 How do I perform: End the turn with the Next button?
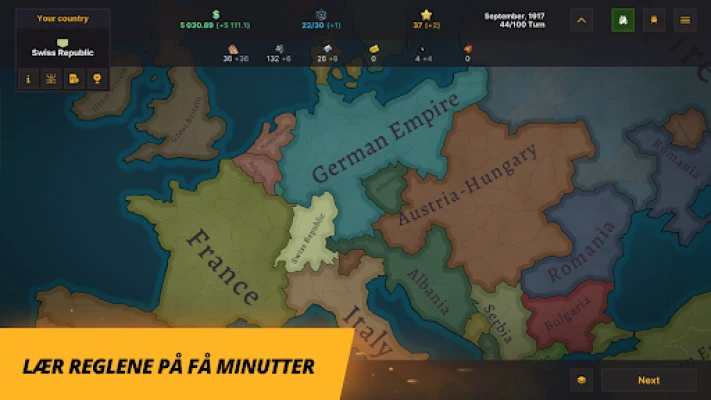click(x=649, y=380)
